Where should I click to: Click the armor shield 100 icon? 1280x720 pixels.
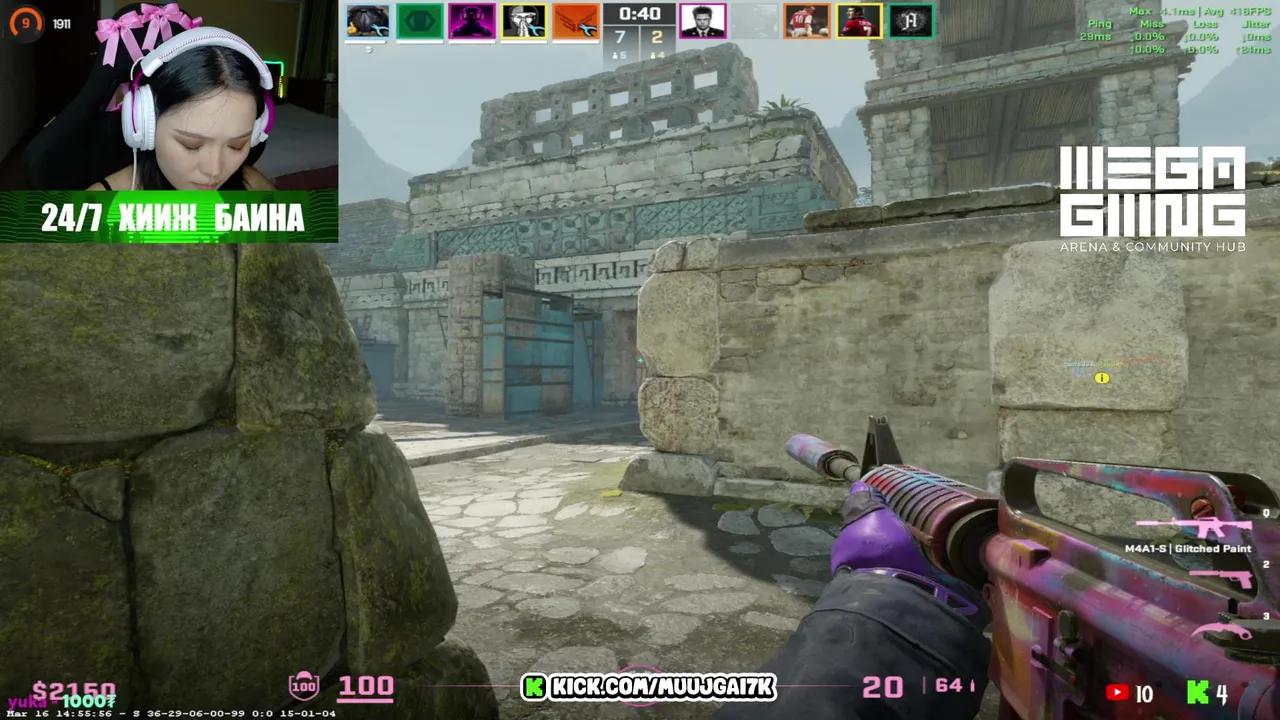coord(303,686)
